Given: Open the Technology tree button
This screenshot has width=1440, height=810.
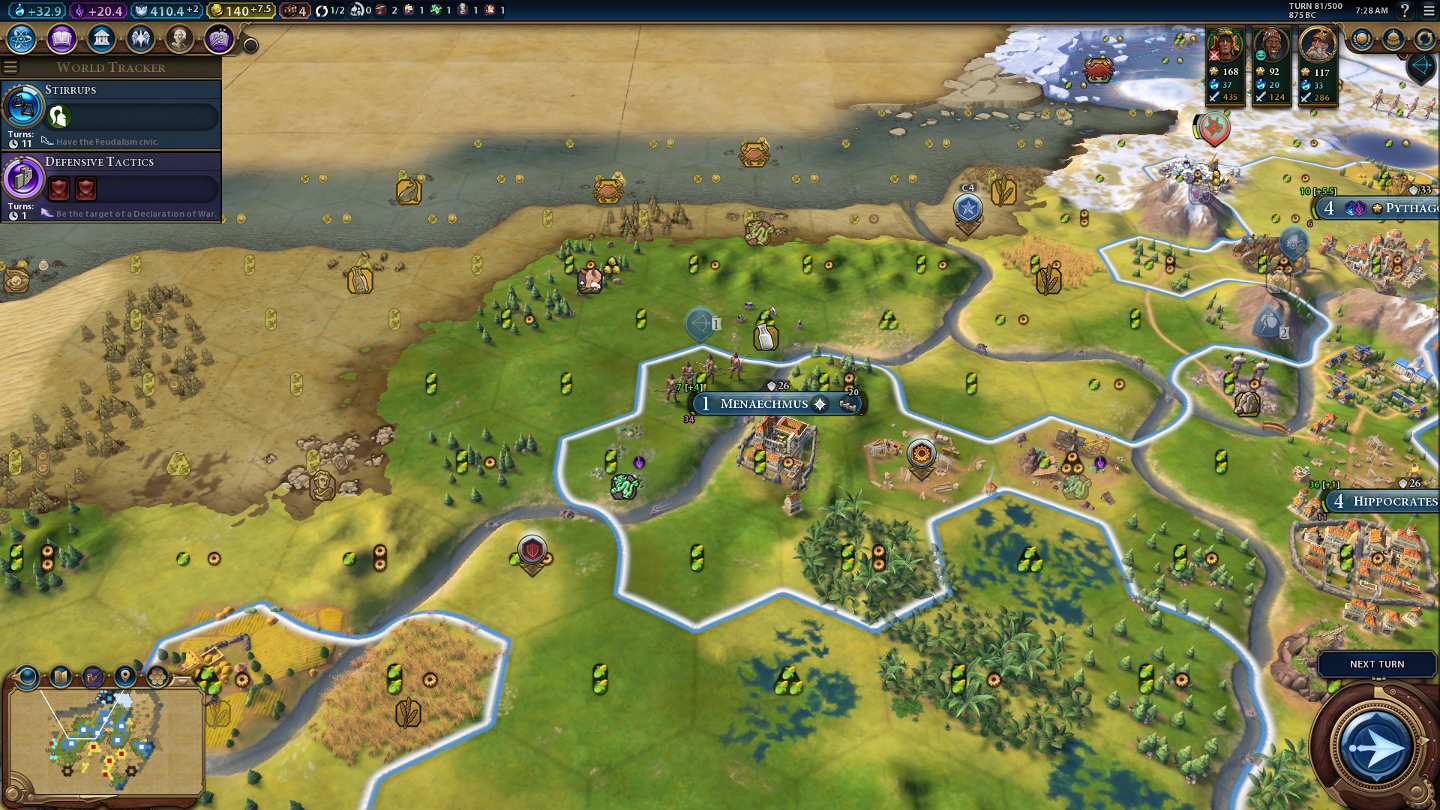Looking at the screenshot, I should (22, 39).
